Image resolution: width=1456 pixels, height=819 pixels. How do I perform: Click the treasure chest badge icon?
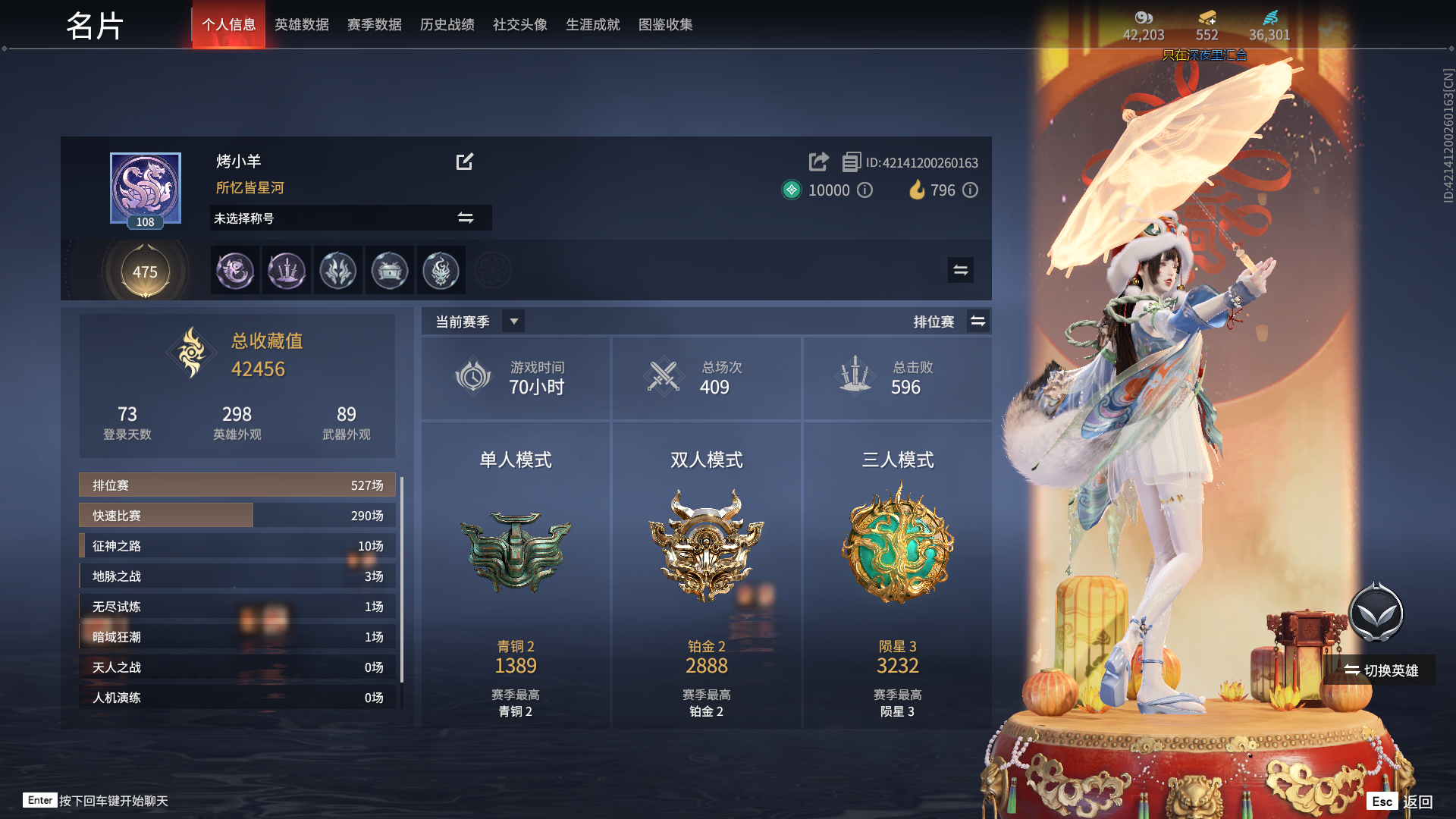point(390,270)
